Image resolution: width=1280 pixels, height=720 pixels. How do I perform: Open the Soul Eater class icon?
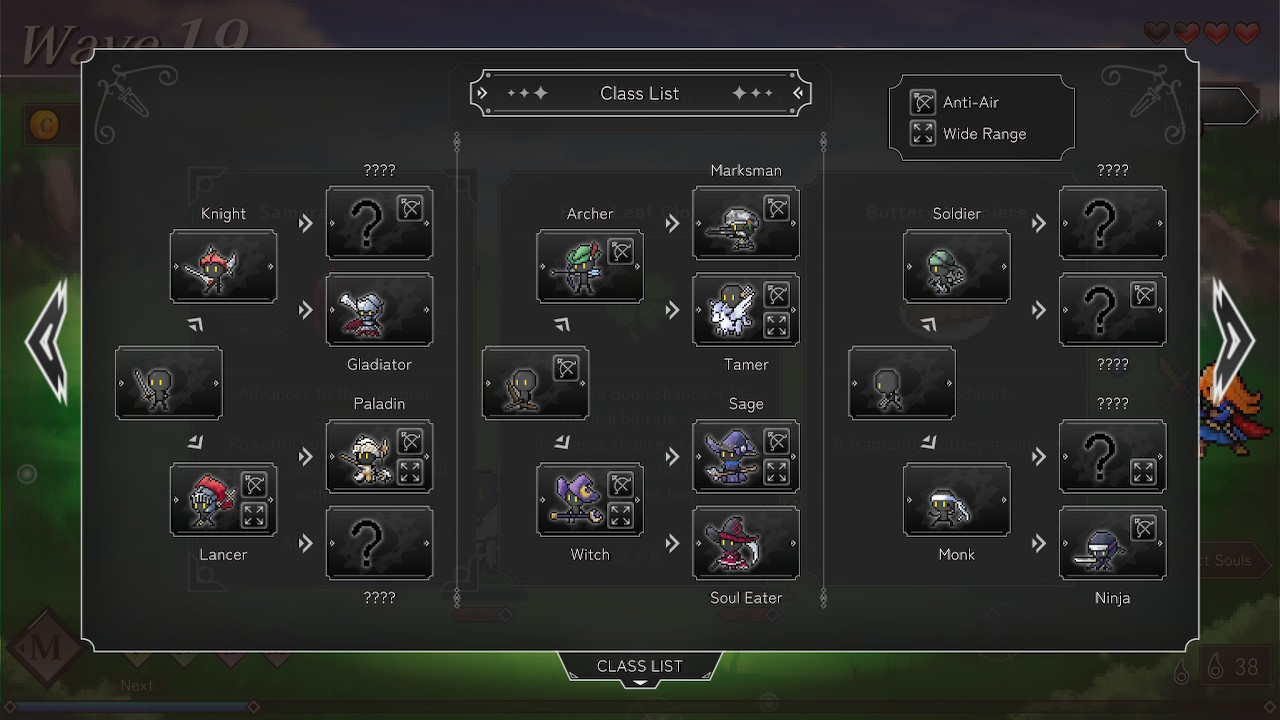pyautogui.click(x=746, y=543)
